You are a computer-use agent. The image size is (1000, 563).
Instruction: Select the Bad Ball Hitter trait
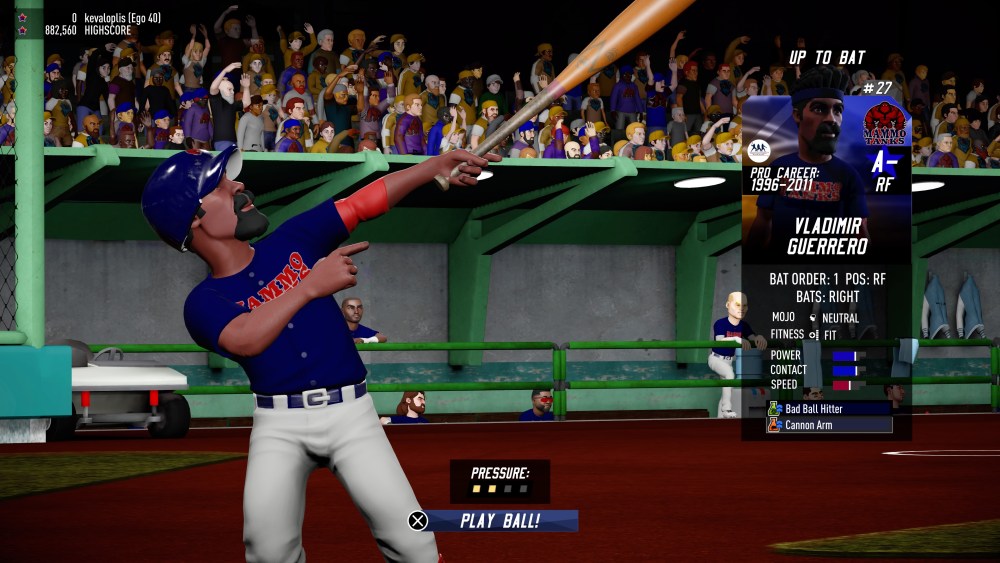(x=829, y=408)
